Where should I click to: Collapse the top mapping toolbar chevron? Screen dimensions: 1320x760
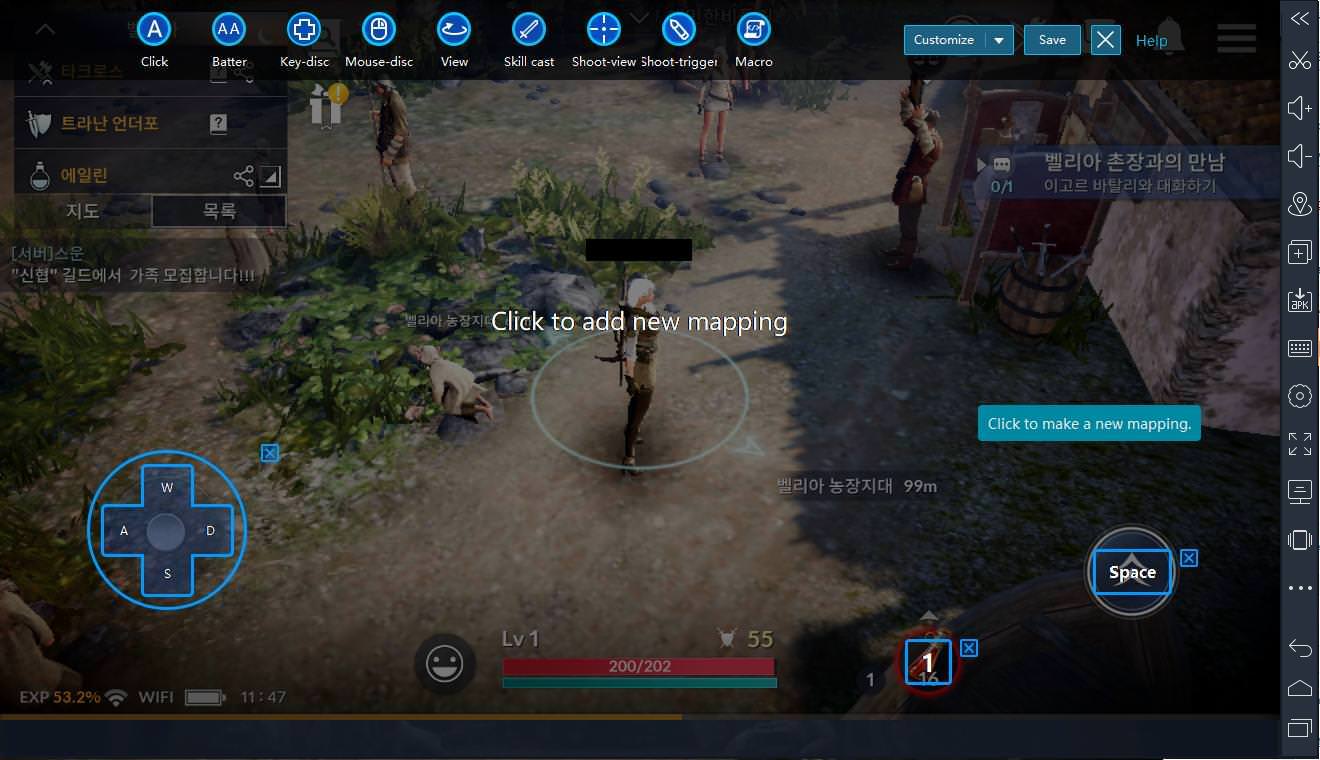pos(45,29)
